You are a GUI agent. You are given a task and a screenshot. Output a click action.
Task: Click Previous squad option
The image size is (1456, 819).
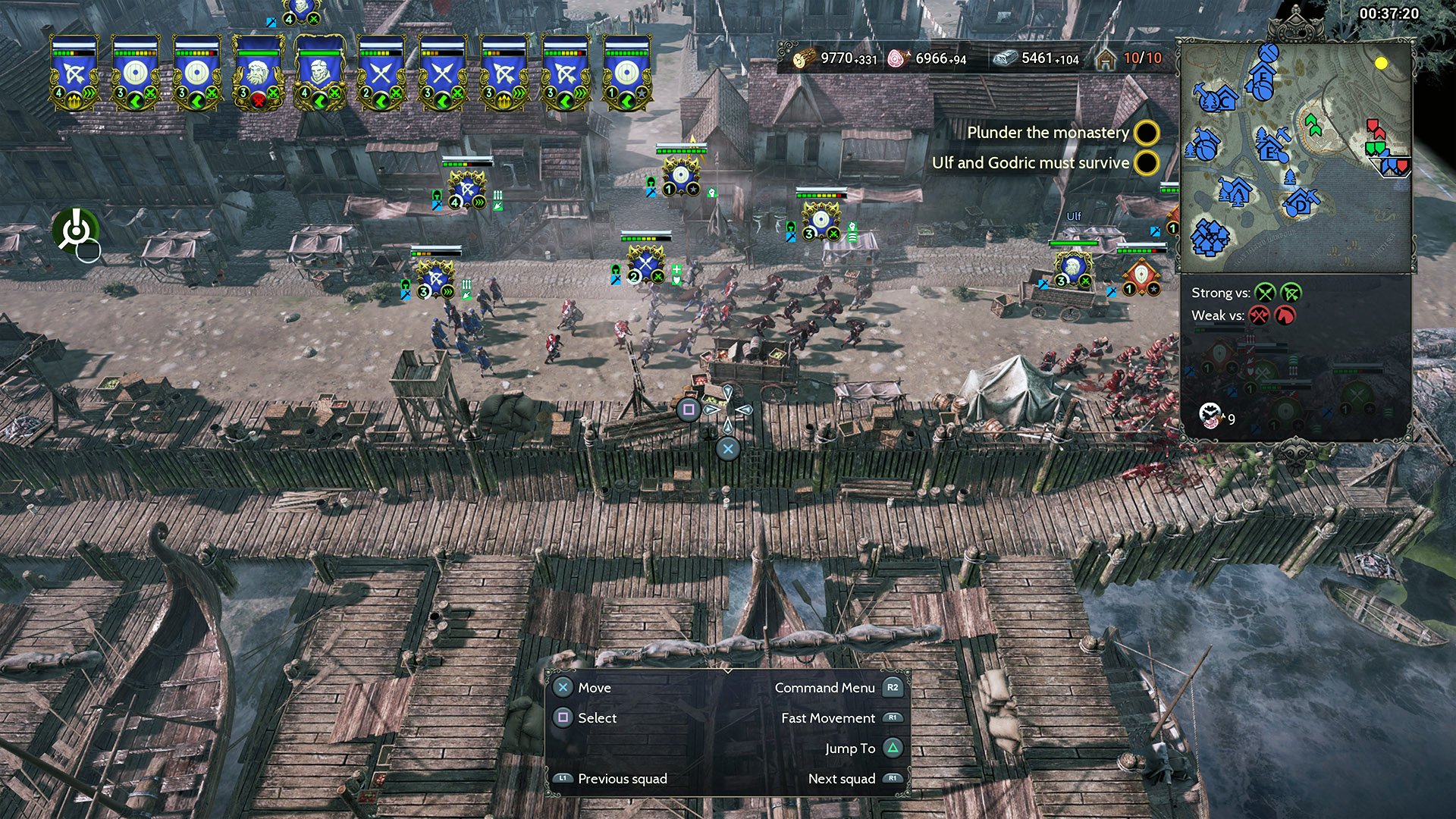pos(622,779)
